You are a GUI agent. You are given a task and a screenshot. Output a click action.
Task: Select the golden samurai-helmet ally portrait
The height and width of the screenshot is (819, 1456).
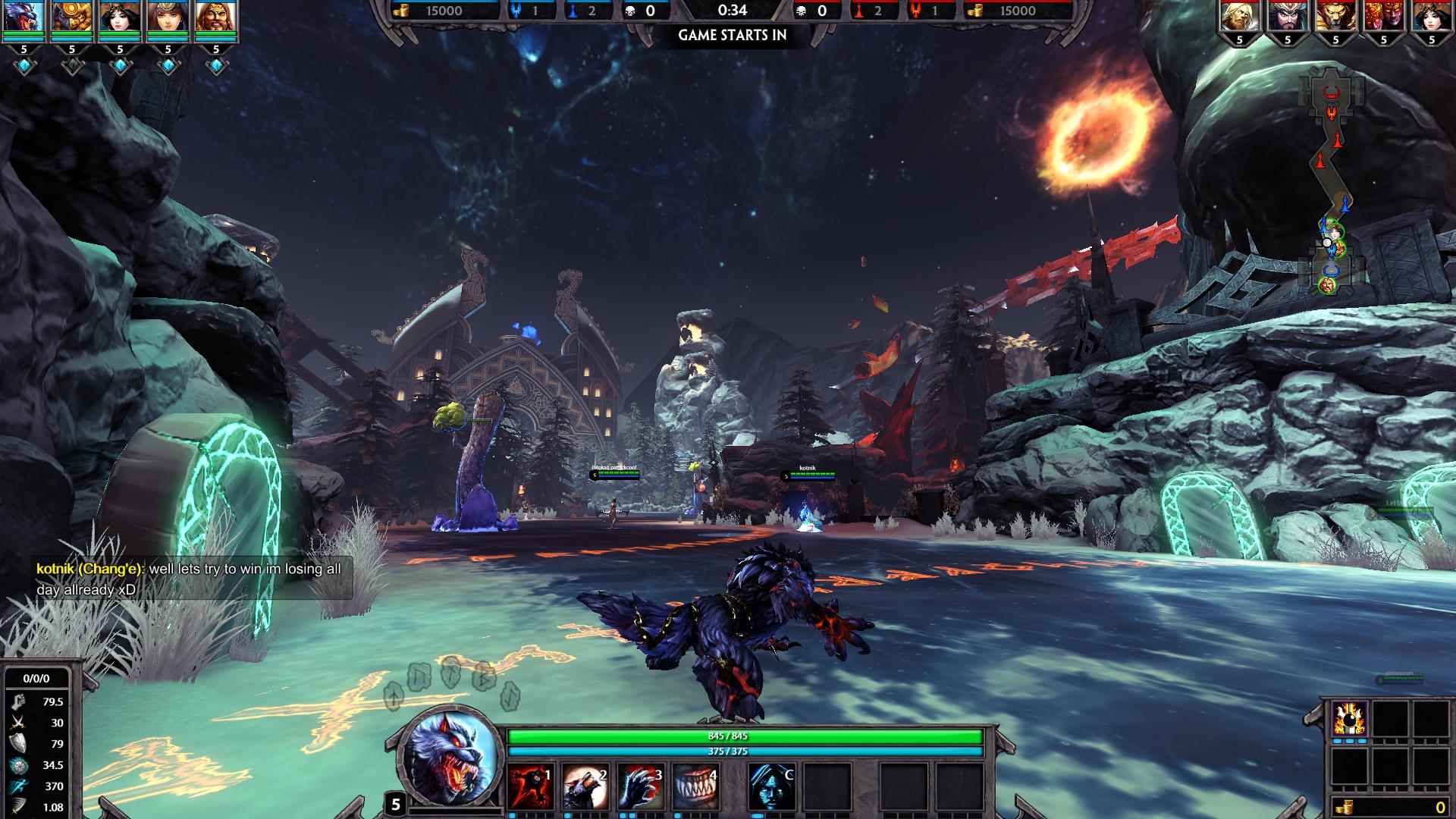[72, 17]
